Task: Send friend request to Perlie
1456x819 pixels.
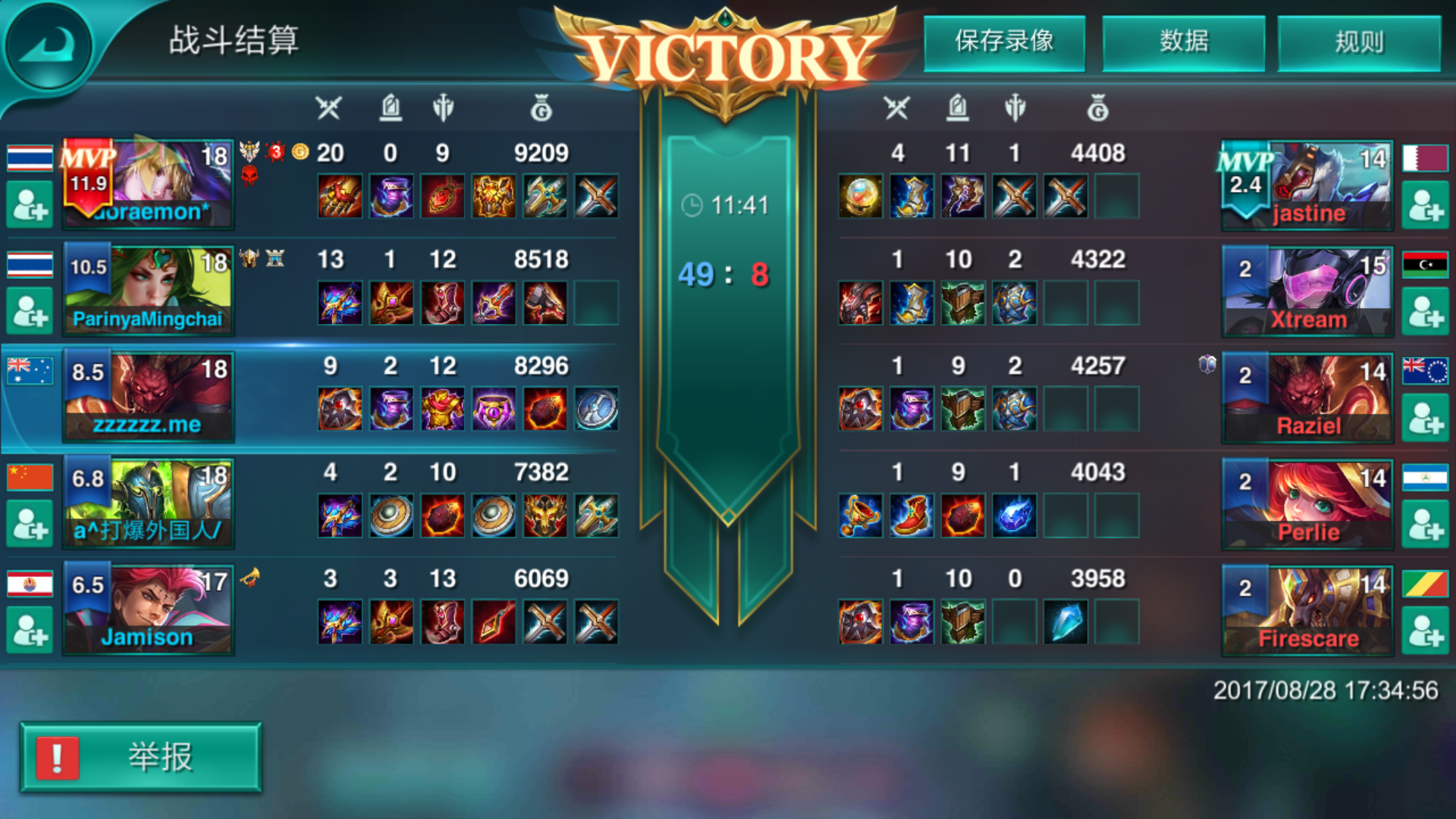Action: pos(1425,524)
